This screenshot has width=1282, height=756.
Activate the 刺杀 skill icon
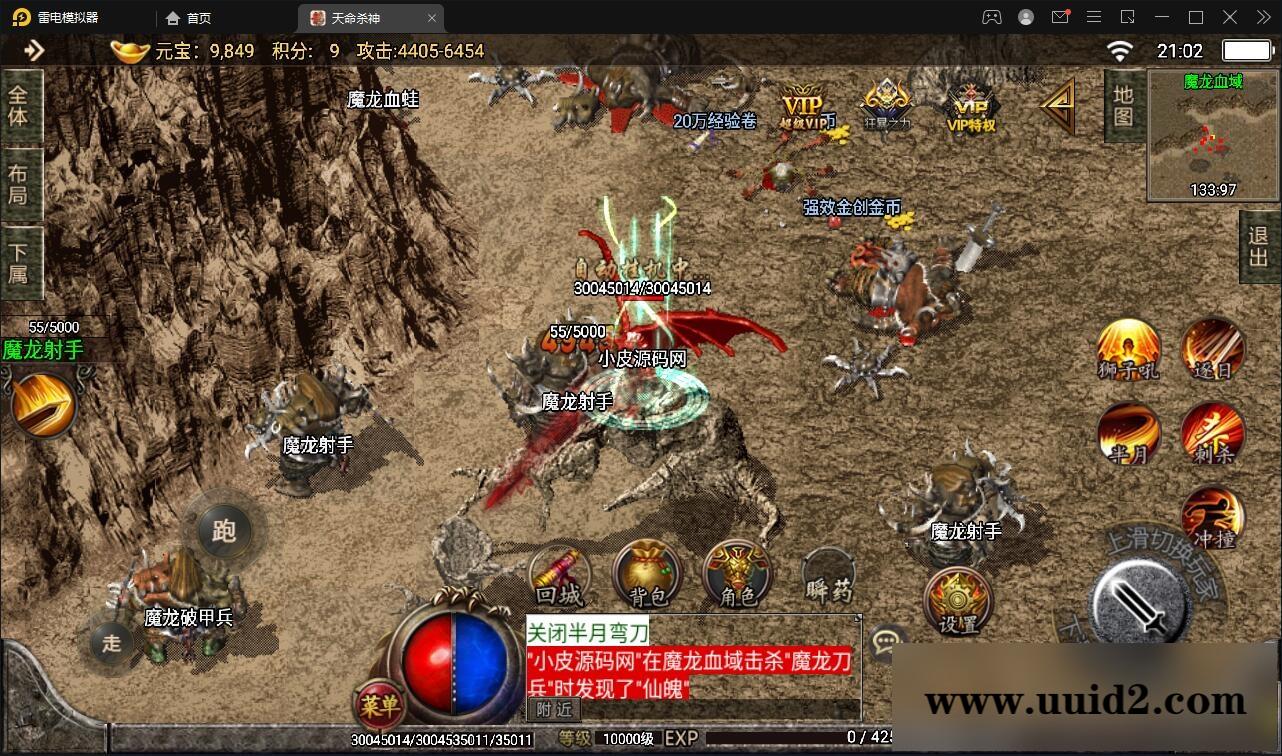click(1211, 434)
